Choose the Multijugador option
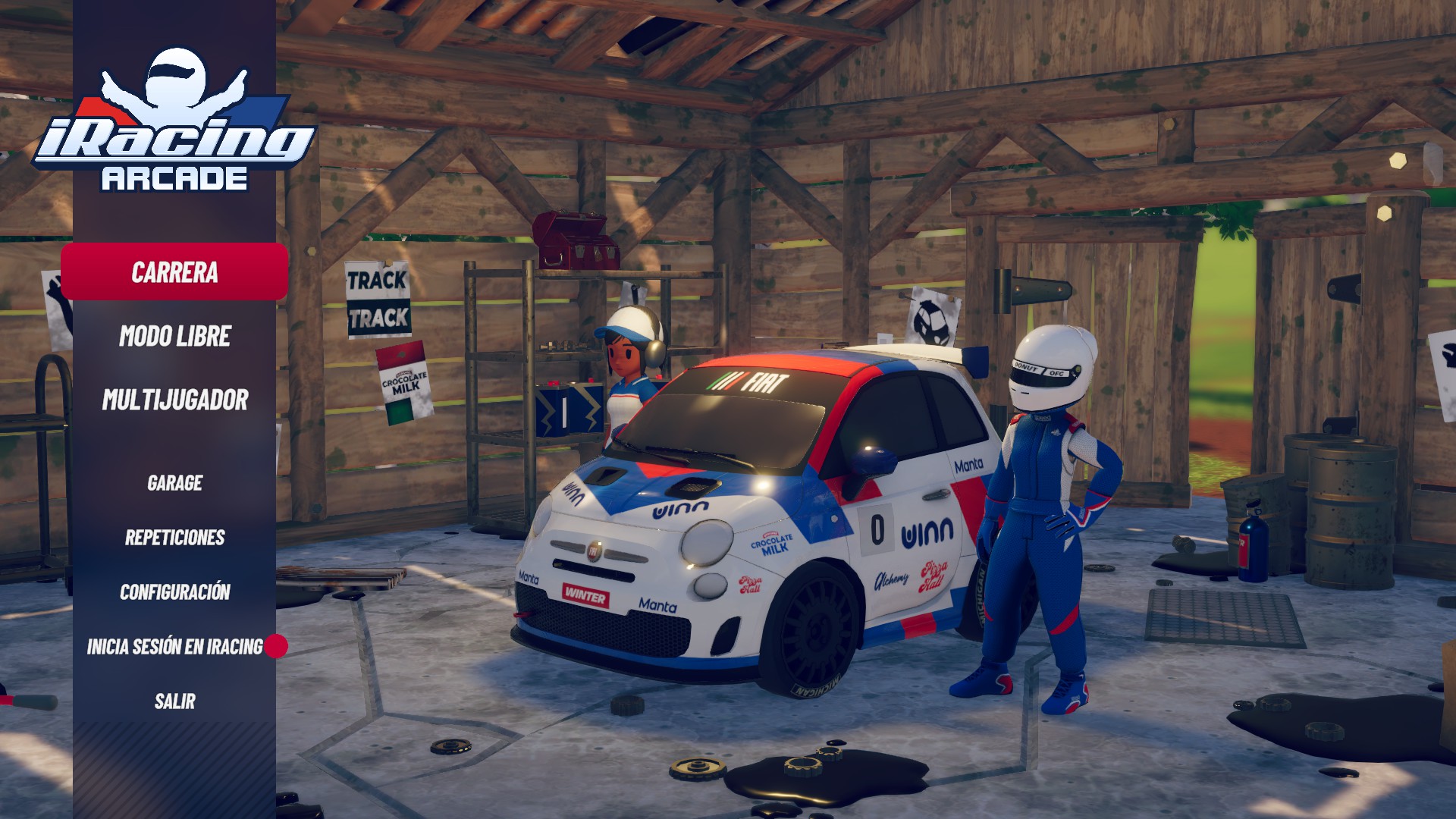The width and height of the screenshot is (1456, 819). (x=174, y=400)
